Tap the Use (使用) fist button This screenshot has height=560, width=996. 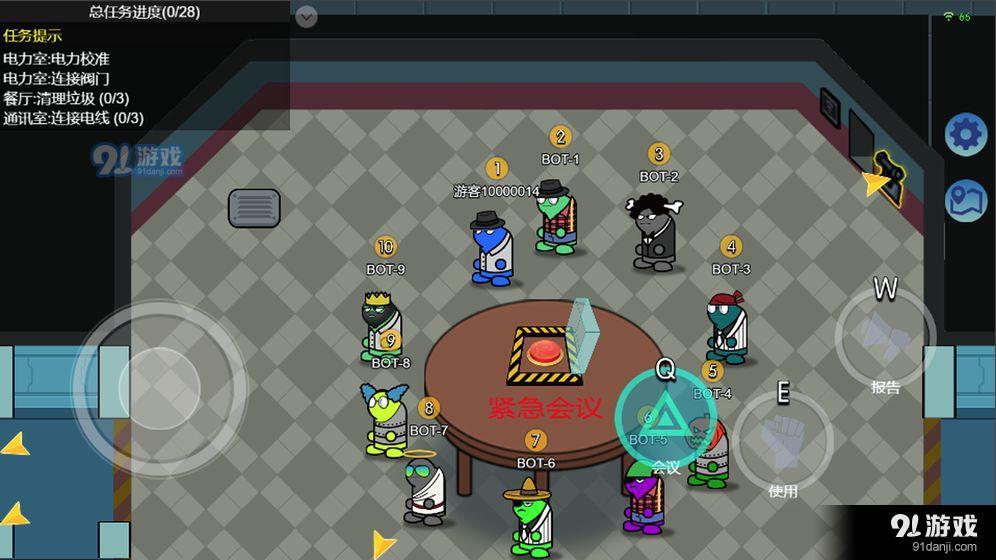783,440
